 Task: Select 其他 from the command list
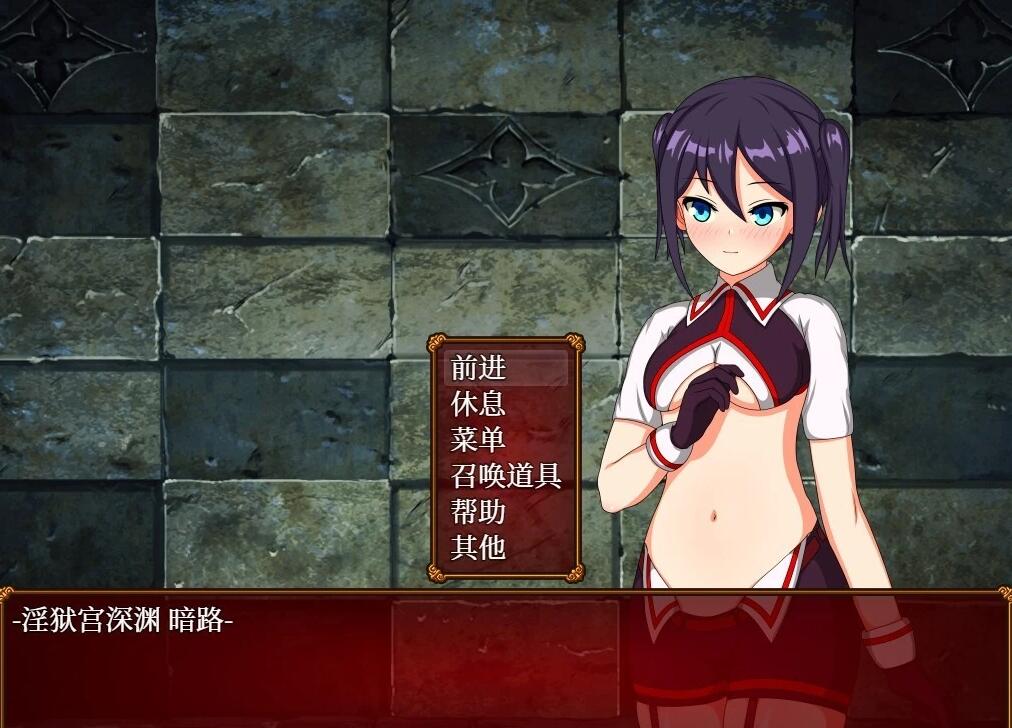point(479,547)
